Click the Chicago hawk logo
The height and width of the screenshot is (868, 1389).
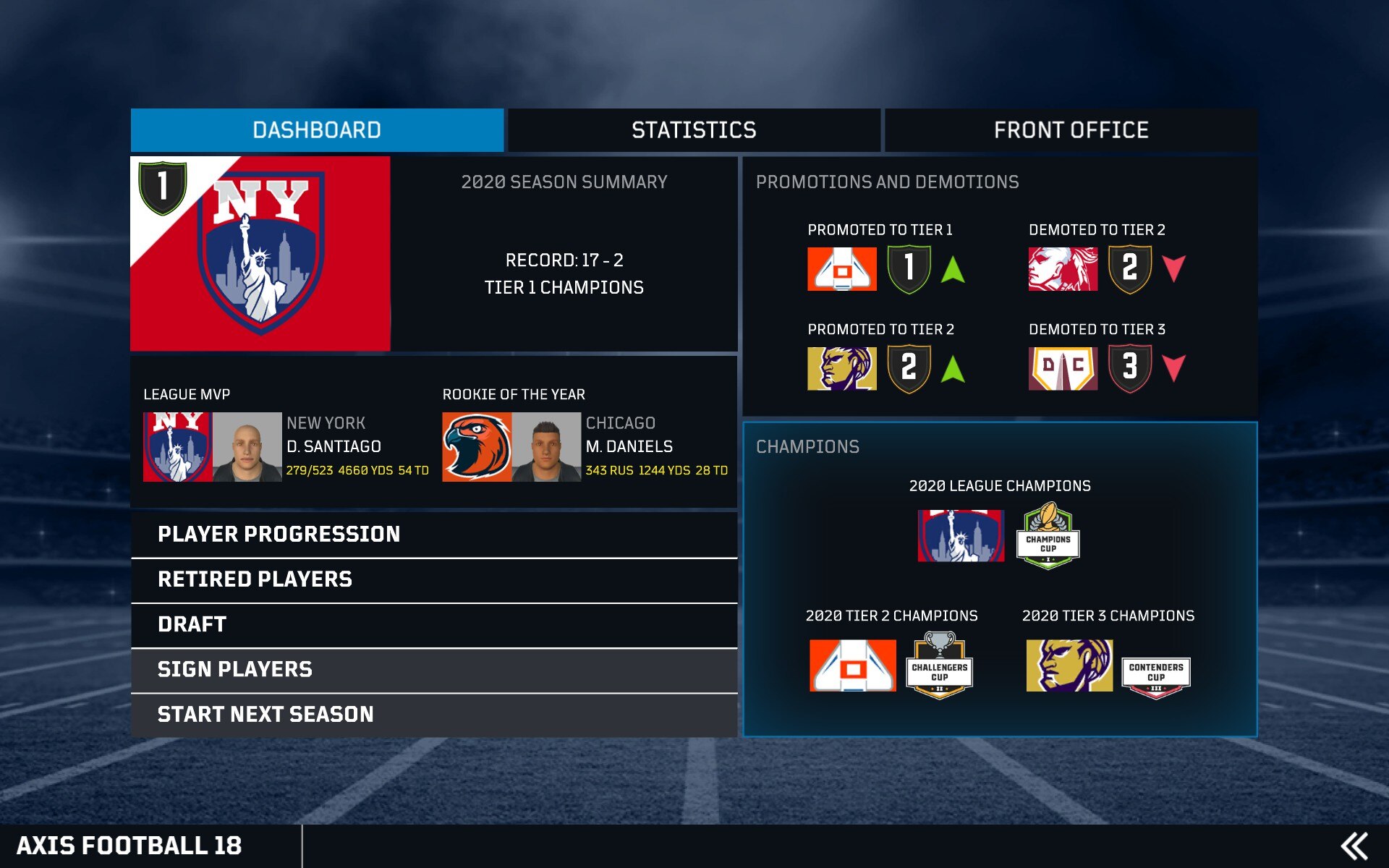pos(477,447)
